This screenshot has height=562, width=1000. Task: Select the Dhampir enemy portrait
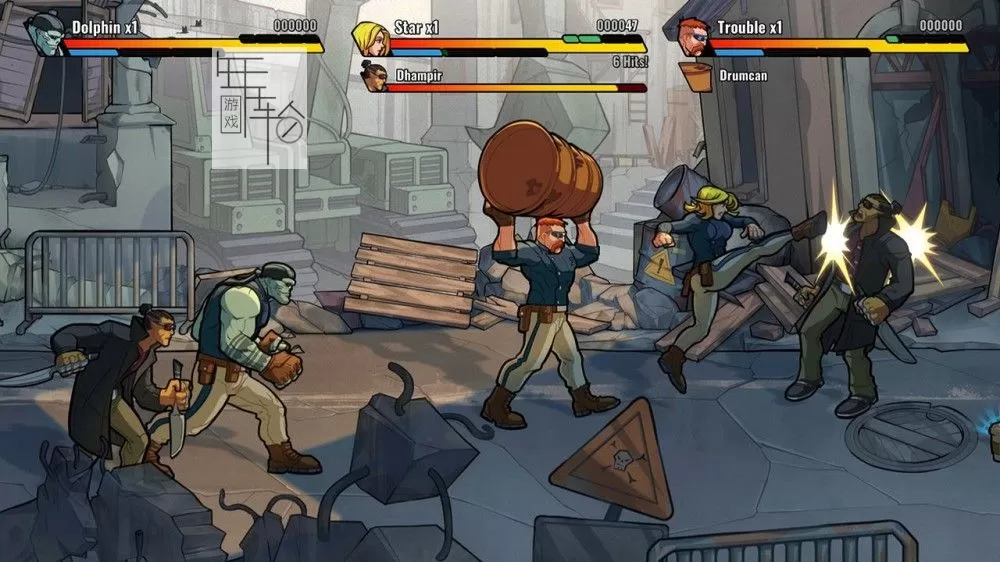tap(374, 76)
